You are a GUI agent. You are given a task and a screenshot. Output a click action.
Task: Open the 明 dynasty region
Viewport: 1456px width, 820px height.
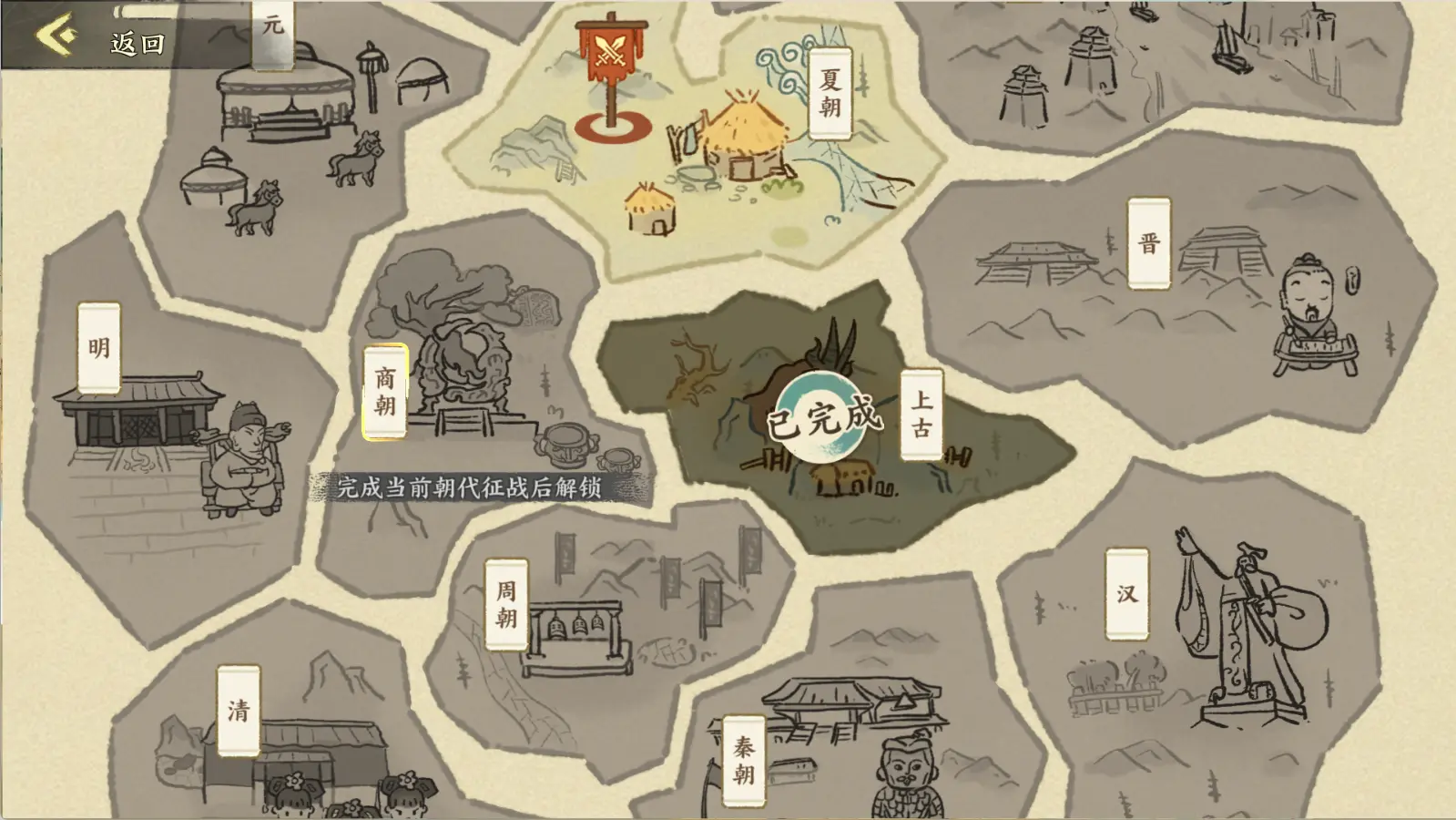[100, 346]
